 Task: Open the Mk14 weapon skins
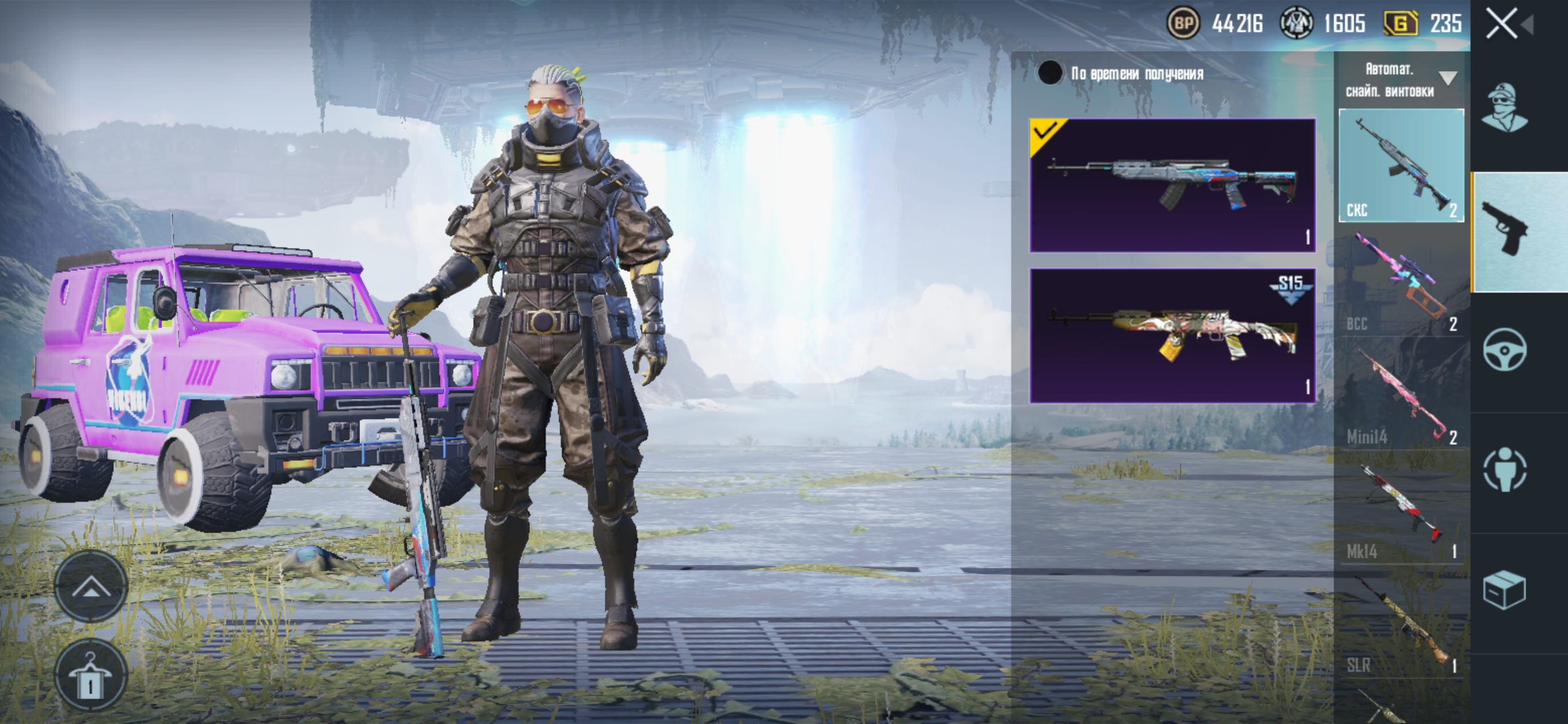1400,509
